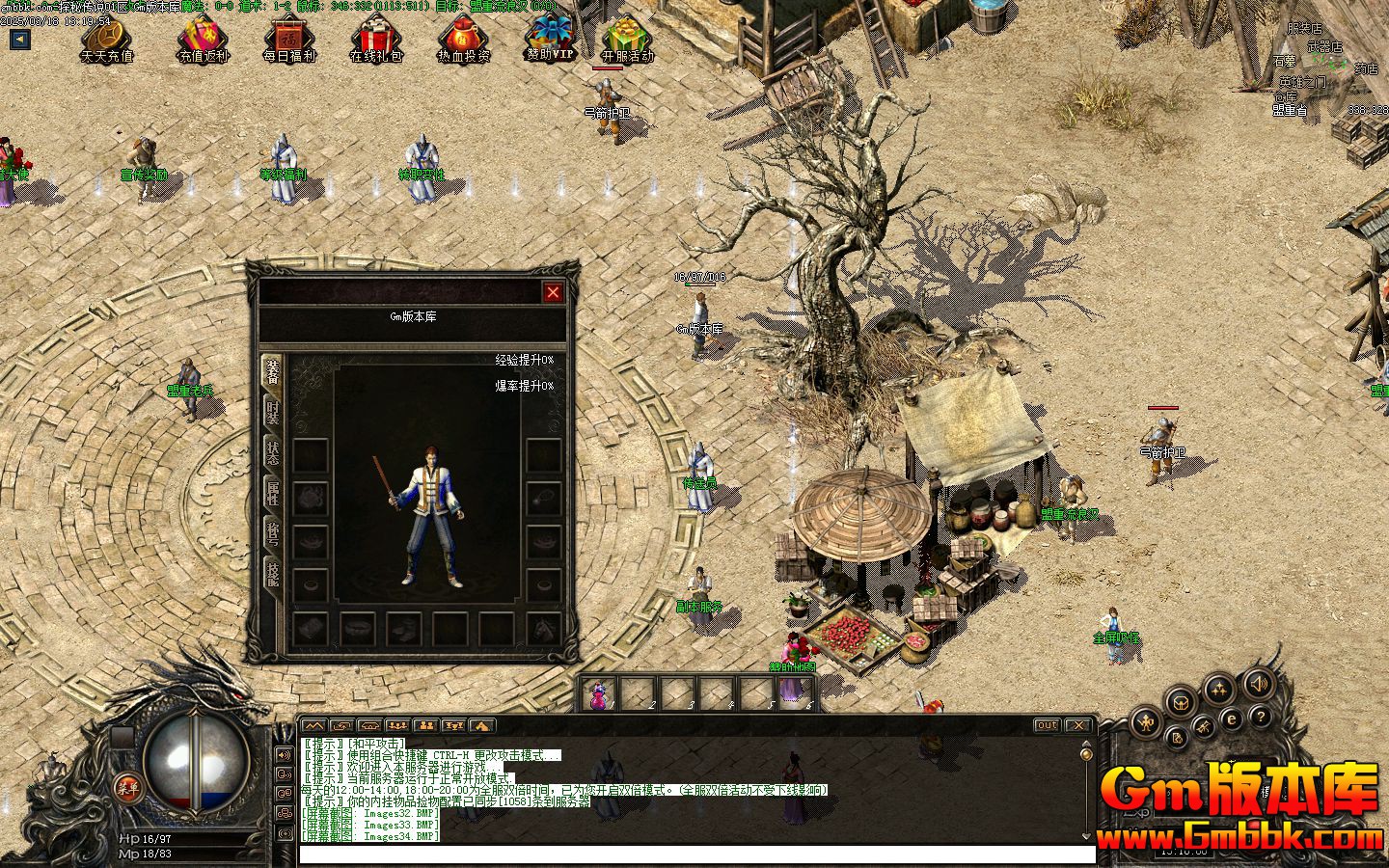Open the 在线礼包 online gift pack
Image resolution: width=1389 pixels, height=868 pixels.
coord(375,40)
